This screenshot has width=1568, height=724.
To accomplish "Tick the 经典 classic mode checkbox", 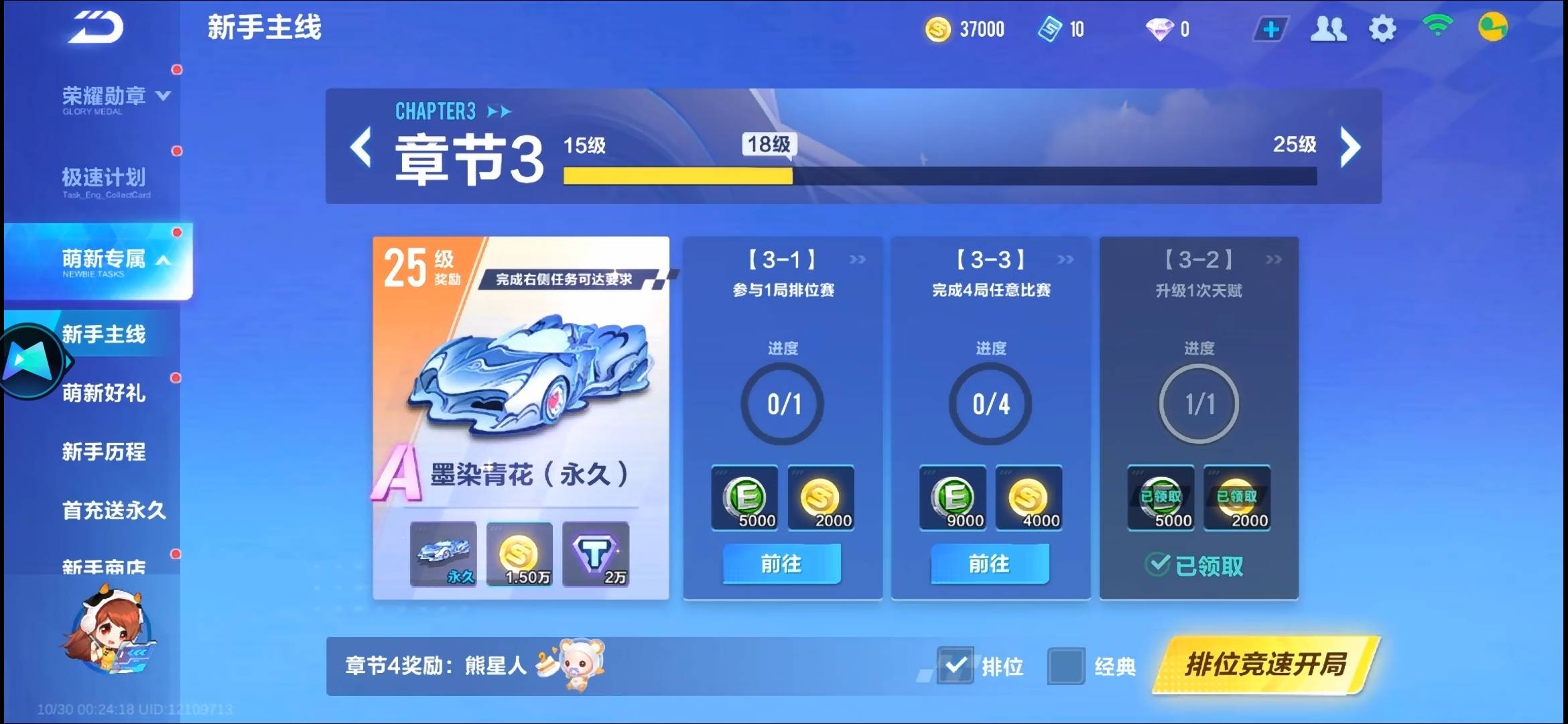I will 1065,666.
